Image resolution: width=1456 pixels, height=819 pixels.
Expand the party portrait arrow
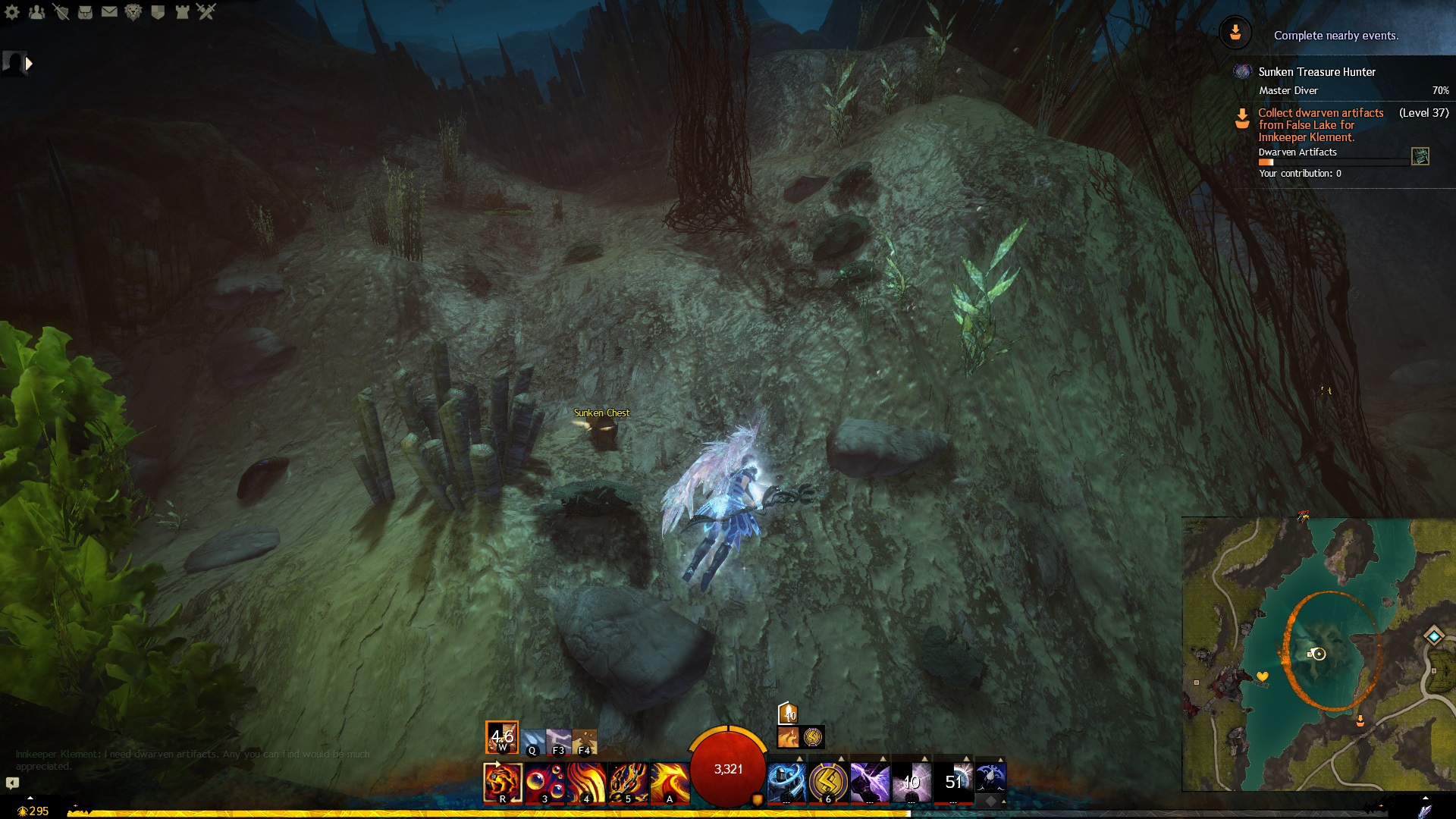[29, 64]
